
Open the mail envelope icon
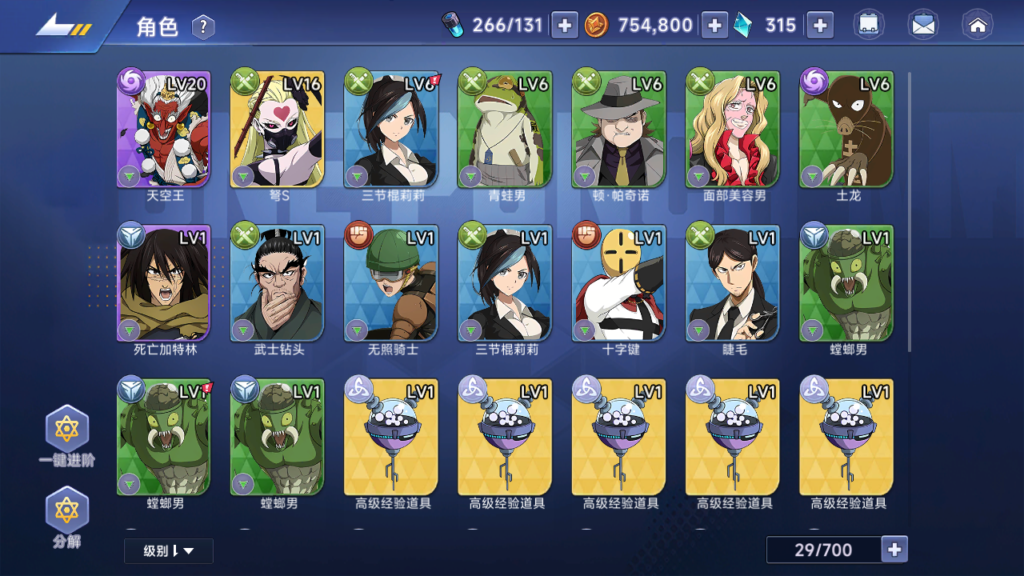(923, 26)
